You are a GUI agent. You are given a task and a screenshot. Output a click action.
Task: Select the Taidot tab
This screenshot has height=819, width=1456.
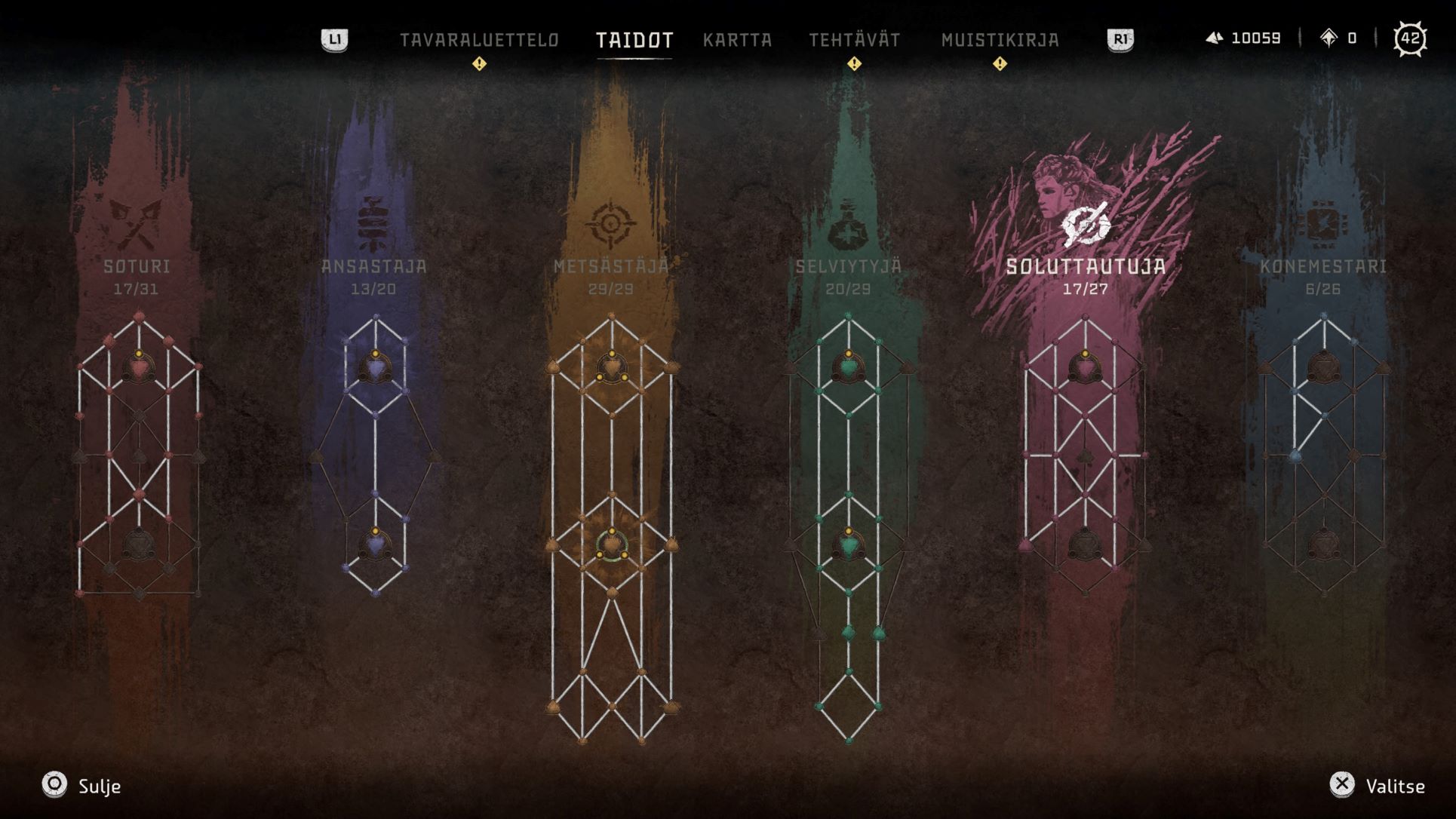pyautogui.click(x=634, y=40)
